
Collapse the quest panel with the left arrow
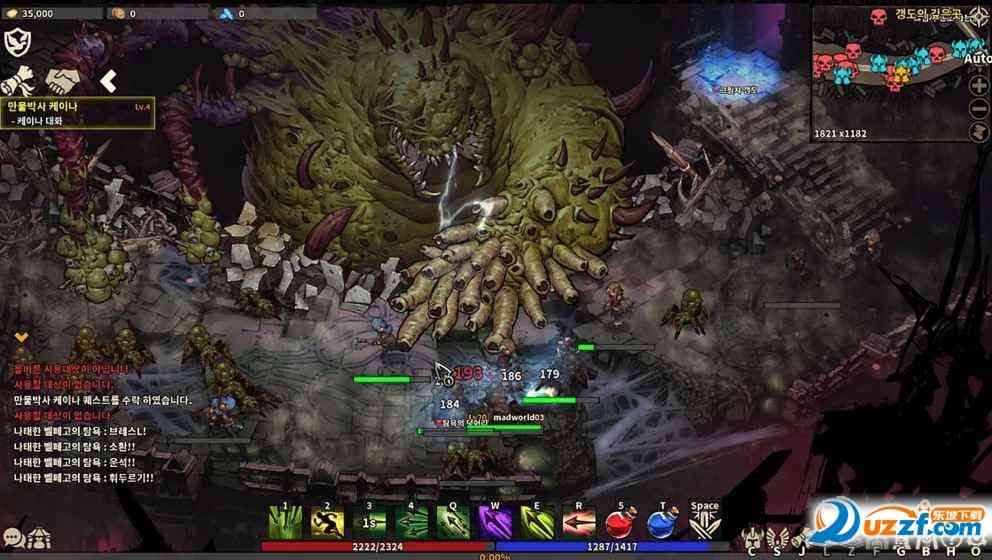pos(109,80)
